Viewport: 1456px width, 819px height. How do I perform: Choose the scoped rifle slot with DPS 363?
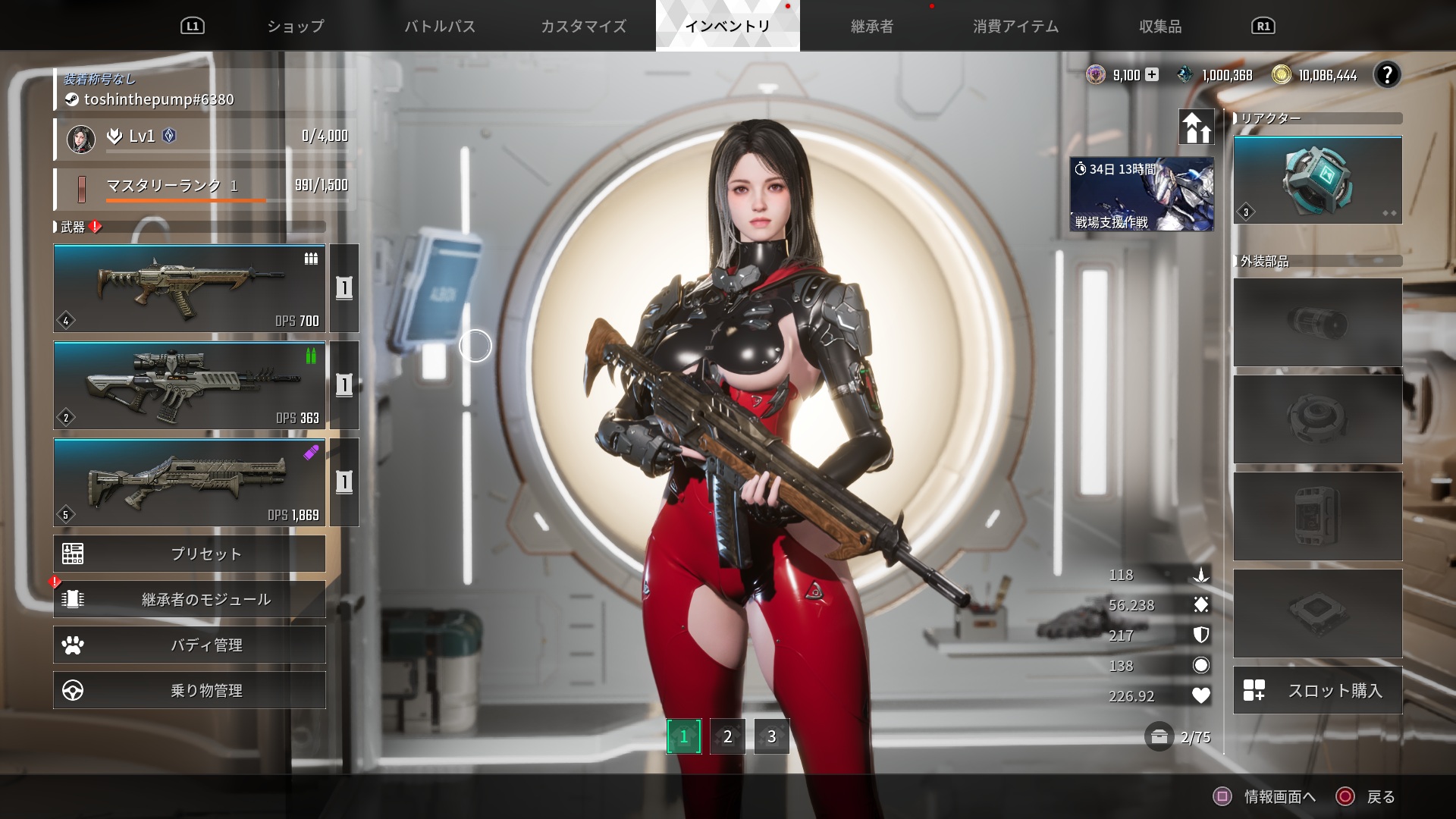[x=190, y=385]
